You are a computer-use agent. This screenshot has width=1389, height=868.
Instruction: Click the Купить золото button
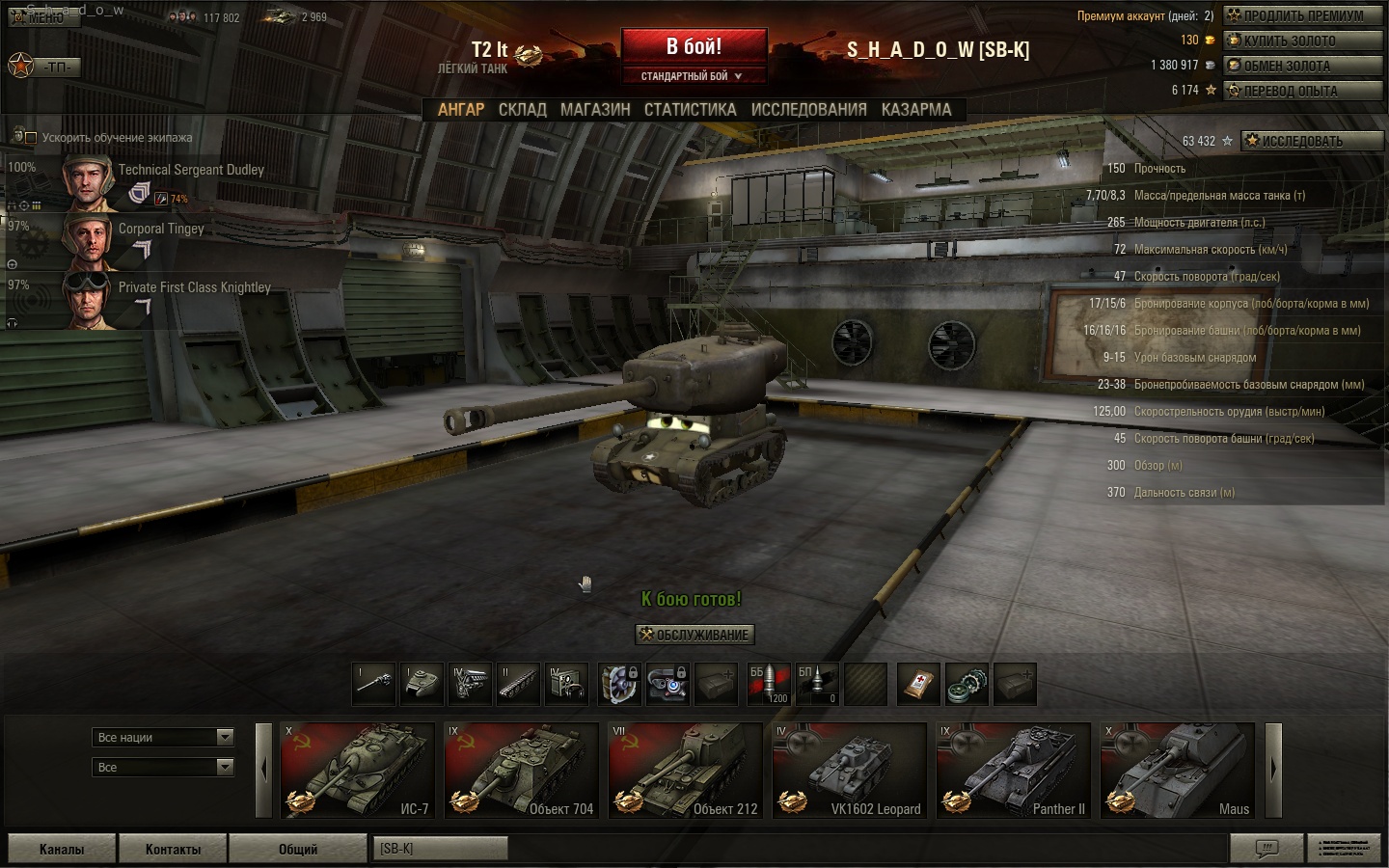[1302, 41]
